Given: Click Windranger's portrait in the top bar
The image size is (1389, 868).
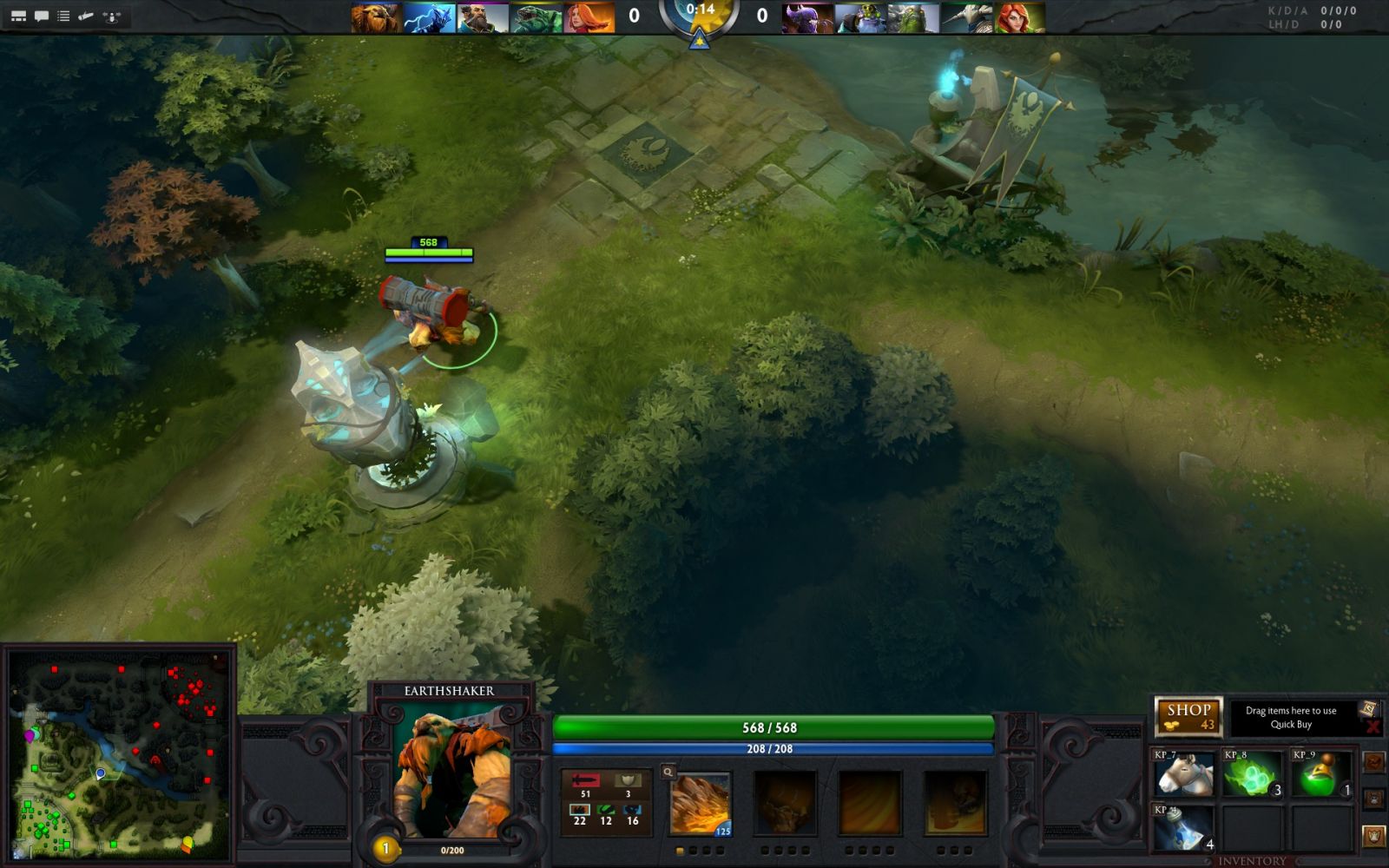Looking at the screenshot, I should [589, 17].
